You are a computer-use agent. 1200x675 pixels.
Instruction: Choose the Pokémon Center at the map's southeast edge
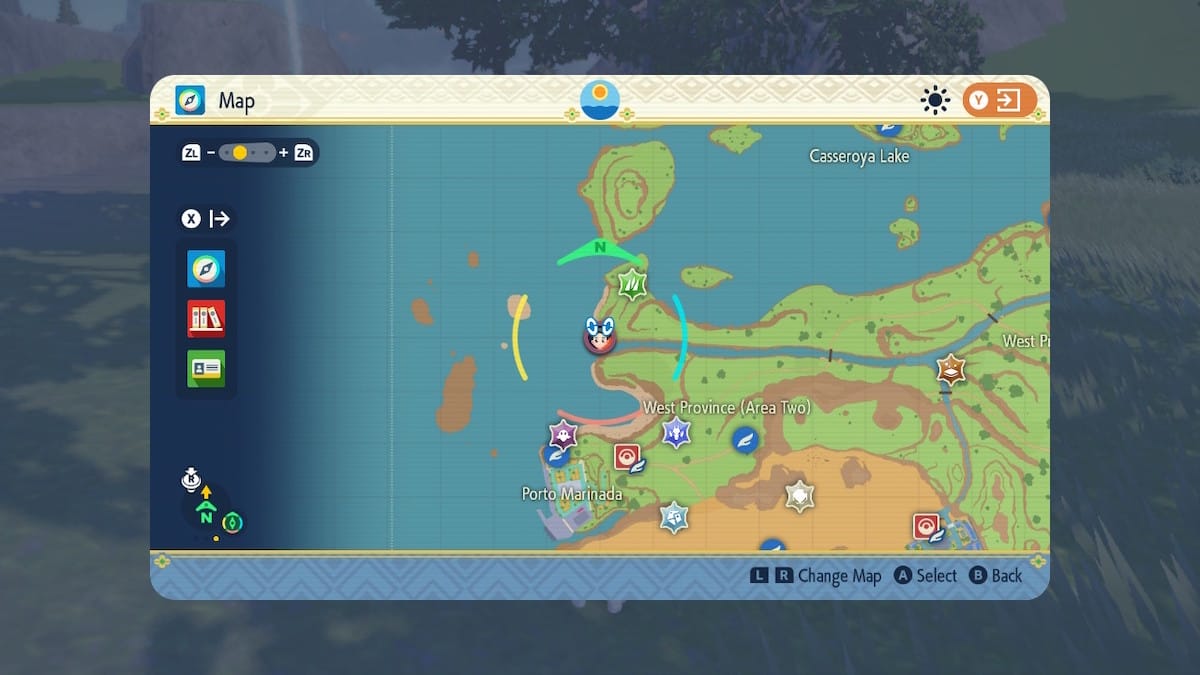pyautogui.click(x=927, y=526)
